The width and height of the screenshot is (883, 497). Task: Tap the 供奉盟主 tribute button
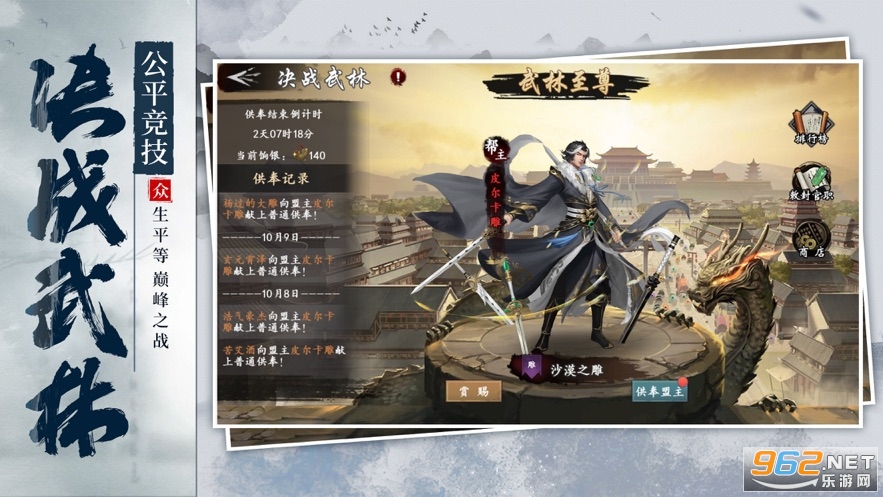pyautogui.click(x=661, y=392)
